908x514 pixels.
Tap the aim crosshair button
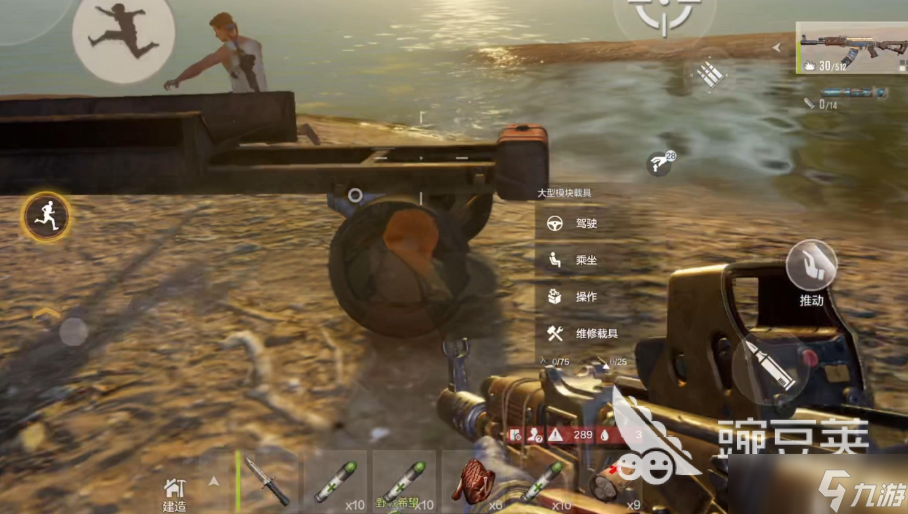click(x=663, y=15)
